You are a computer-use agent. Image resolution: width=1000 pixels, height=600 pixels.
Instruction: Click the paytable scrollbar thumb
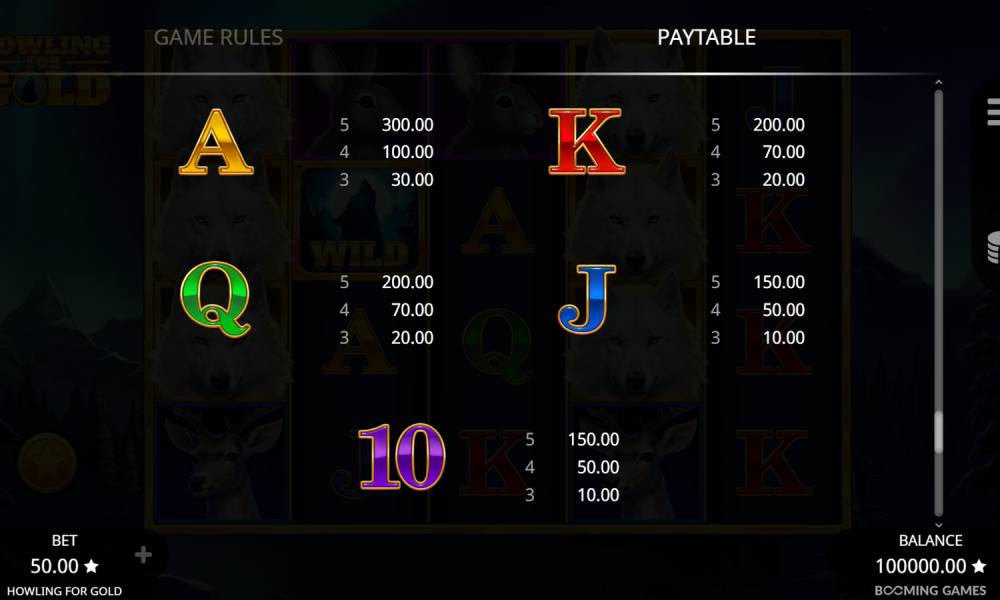point(938,432)
